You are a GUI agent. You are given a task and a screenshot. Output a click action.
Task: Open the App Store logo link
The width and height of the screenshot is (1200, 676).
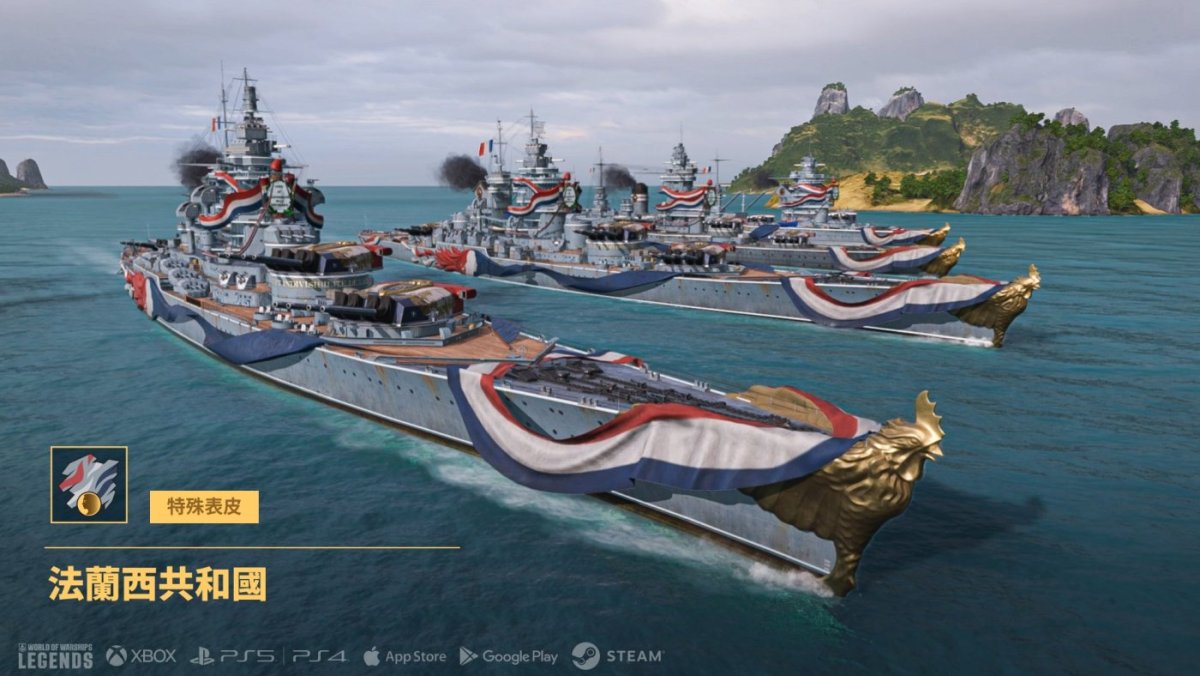click(x=404, y=656)
